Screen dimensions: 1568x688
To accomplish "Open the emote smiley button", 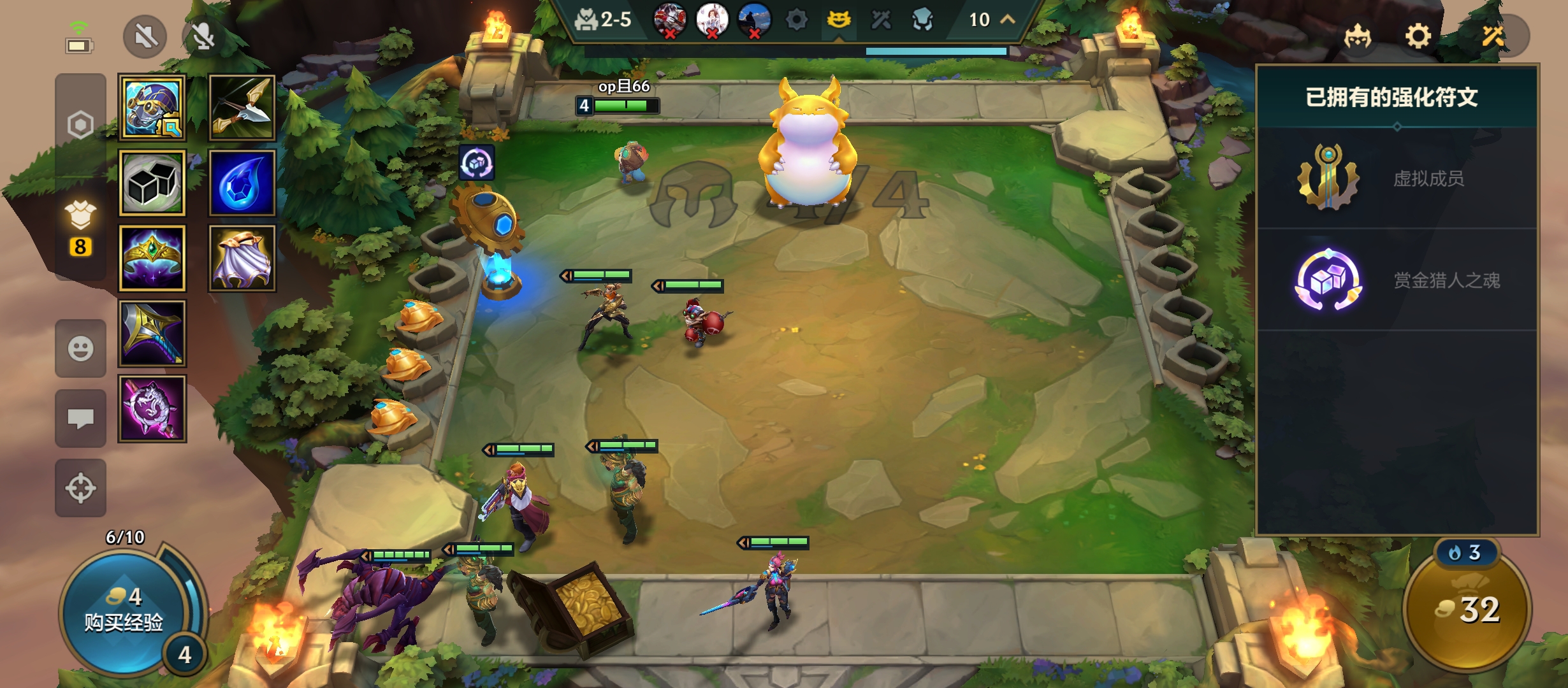I will 80,348.
